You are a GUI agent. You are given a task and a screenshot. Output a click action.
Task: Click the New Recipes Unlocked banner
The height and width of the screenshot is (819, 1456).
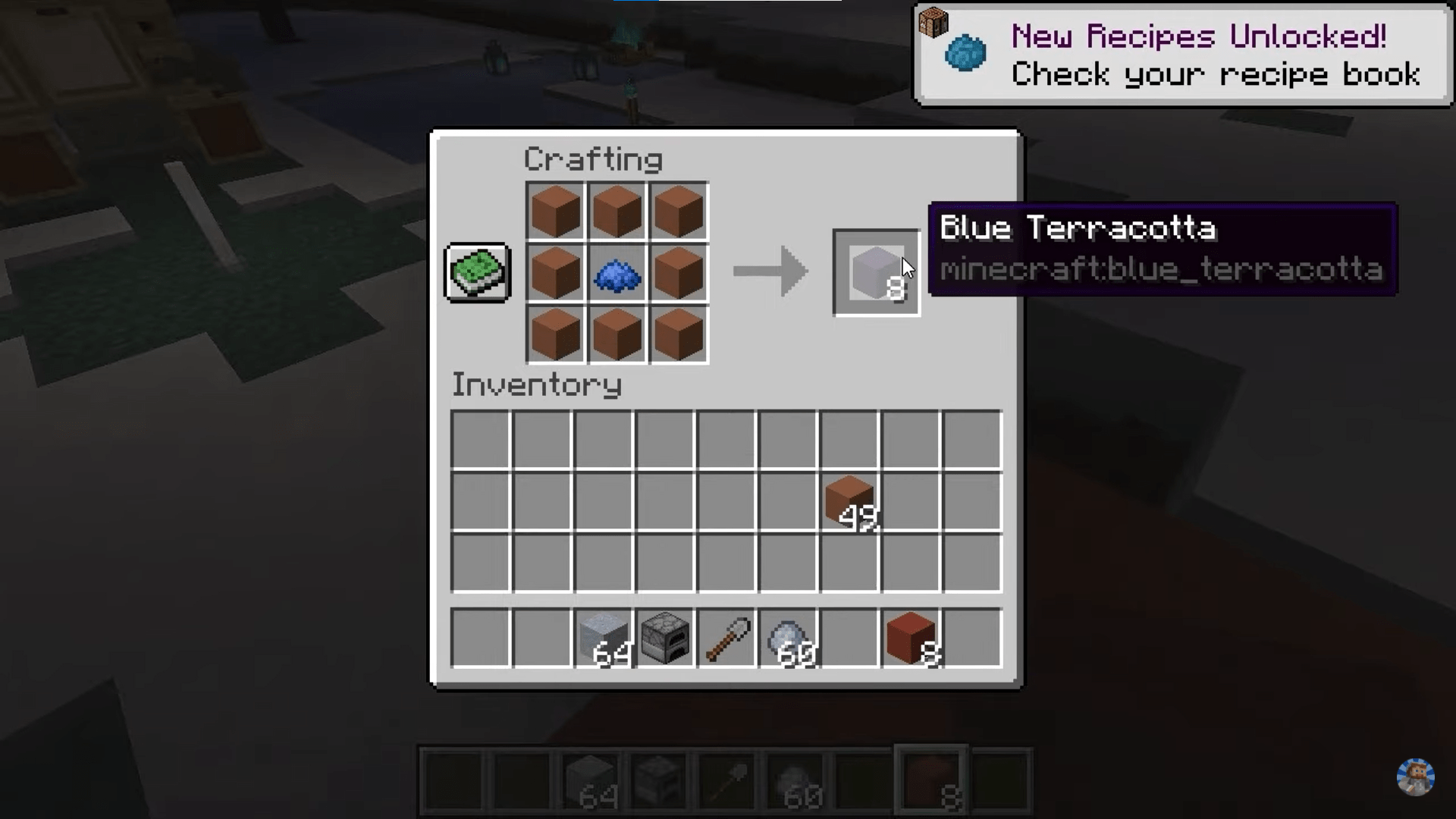coord(1198,36)
